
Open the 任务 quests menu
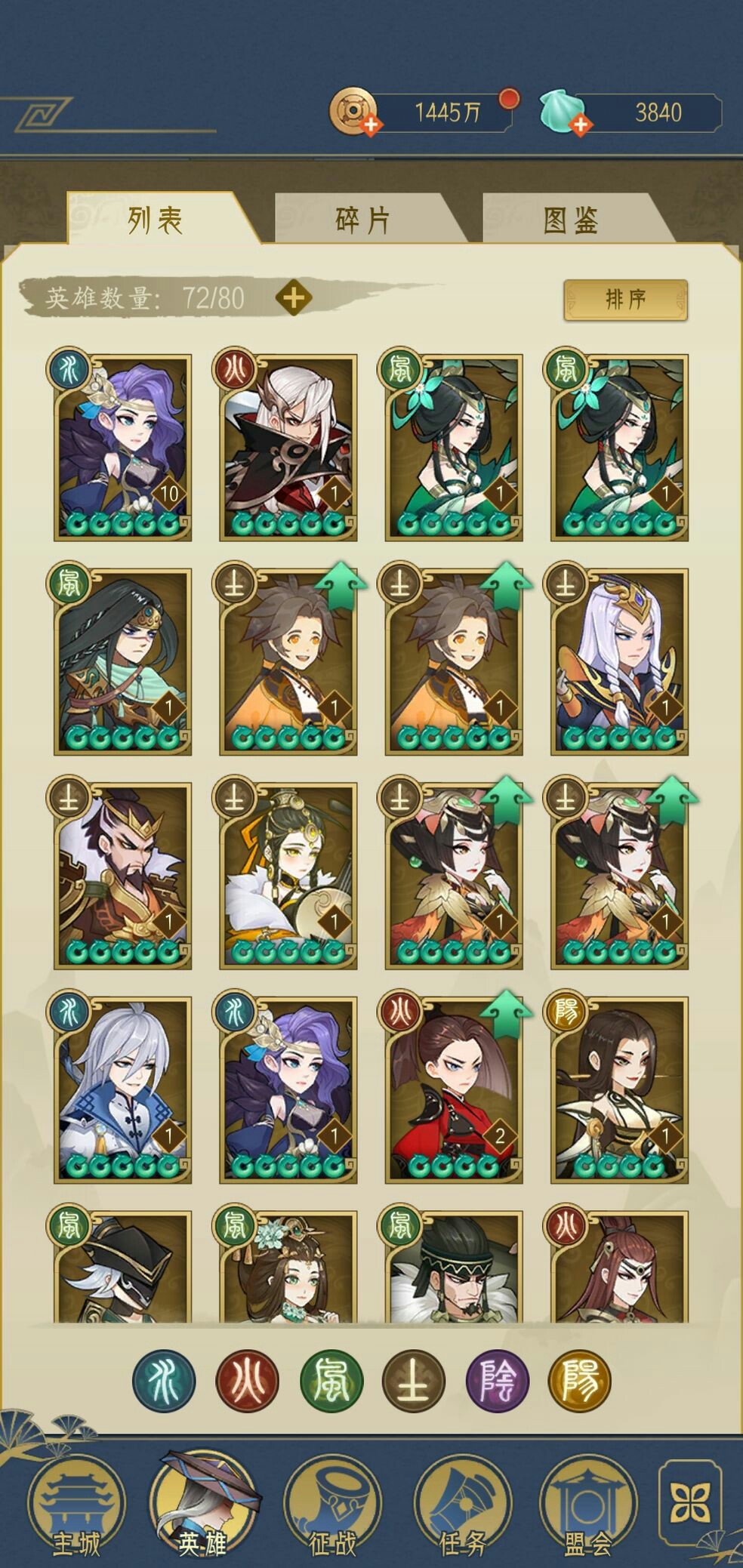[x=462, y=1504]
